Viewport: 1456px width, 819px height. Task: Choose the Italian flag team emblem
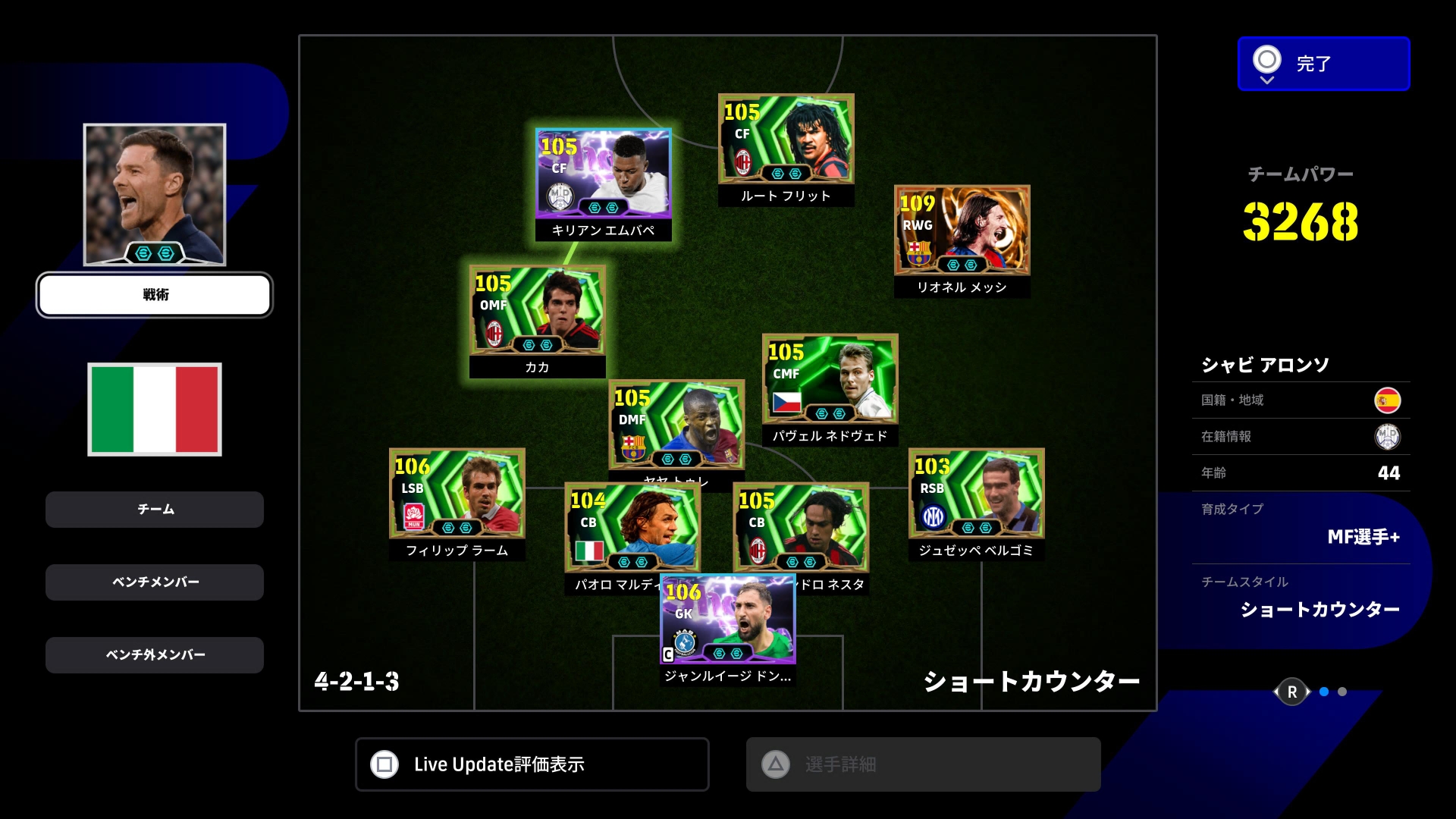pos(155,409)
